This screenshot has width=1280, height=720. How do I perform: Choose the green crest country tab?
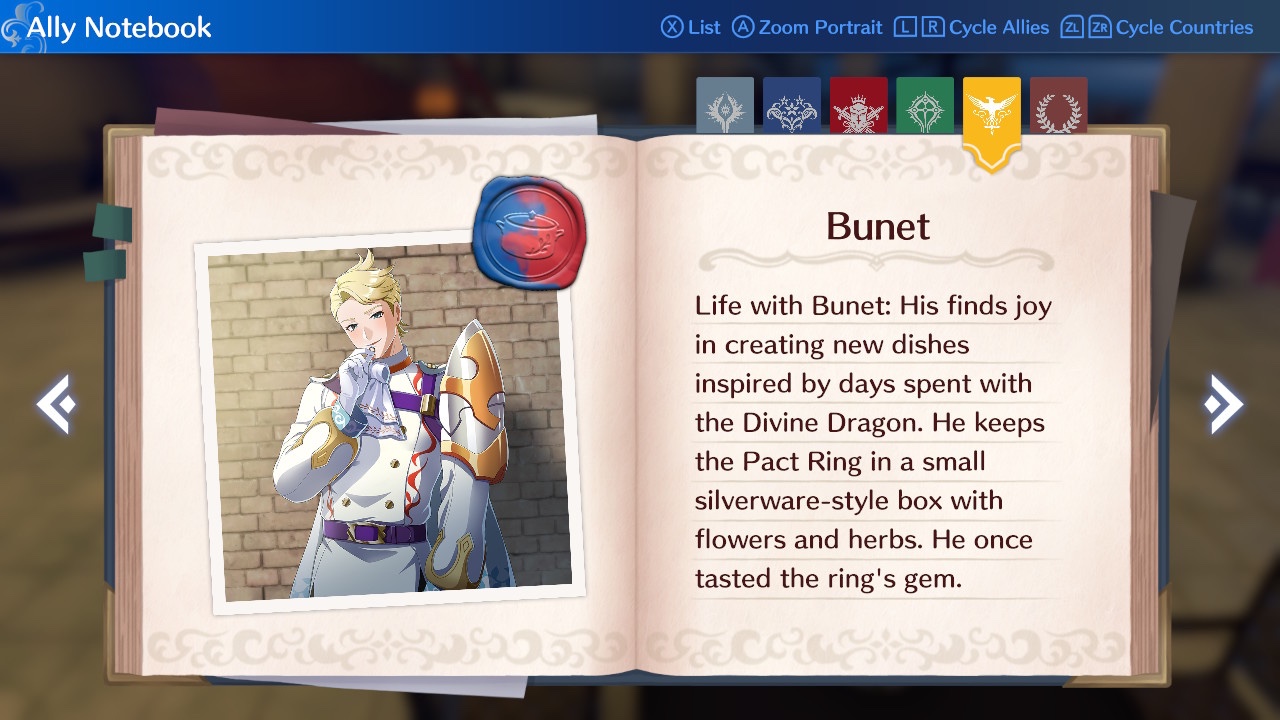925,107
